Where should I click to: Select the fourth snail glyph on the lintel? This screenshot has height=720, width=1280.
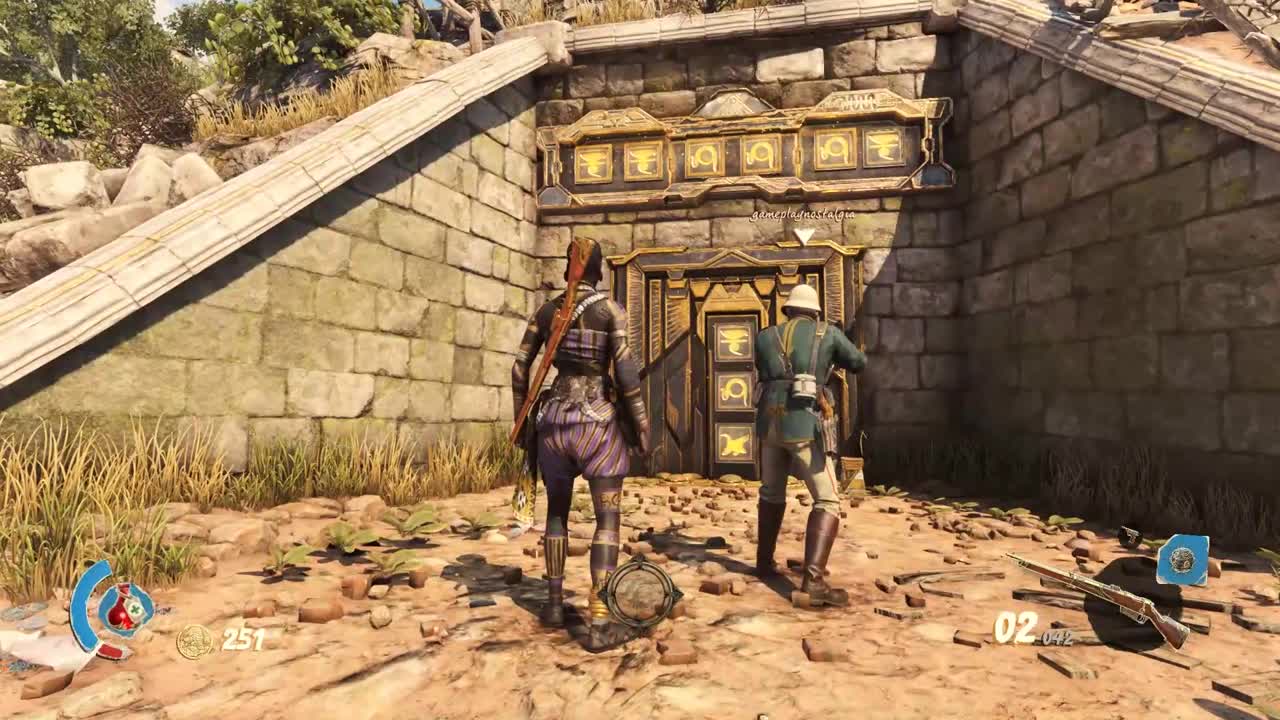[x=761, y=152]
